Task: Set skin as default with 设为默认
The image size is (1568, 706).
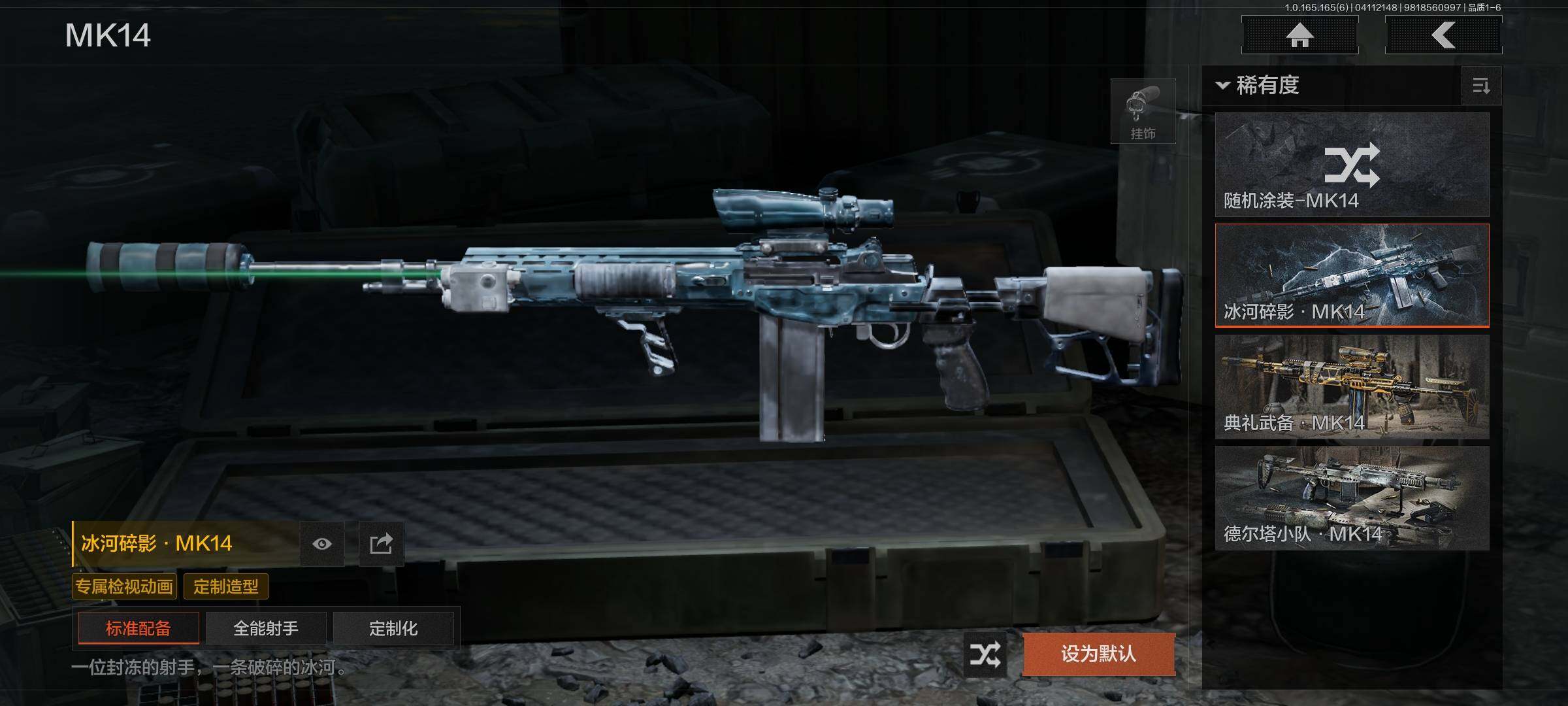Action: tap(1098, 654)
